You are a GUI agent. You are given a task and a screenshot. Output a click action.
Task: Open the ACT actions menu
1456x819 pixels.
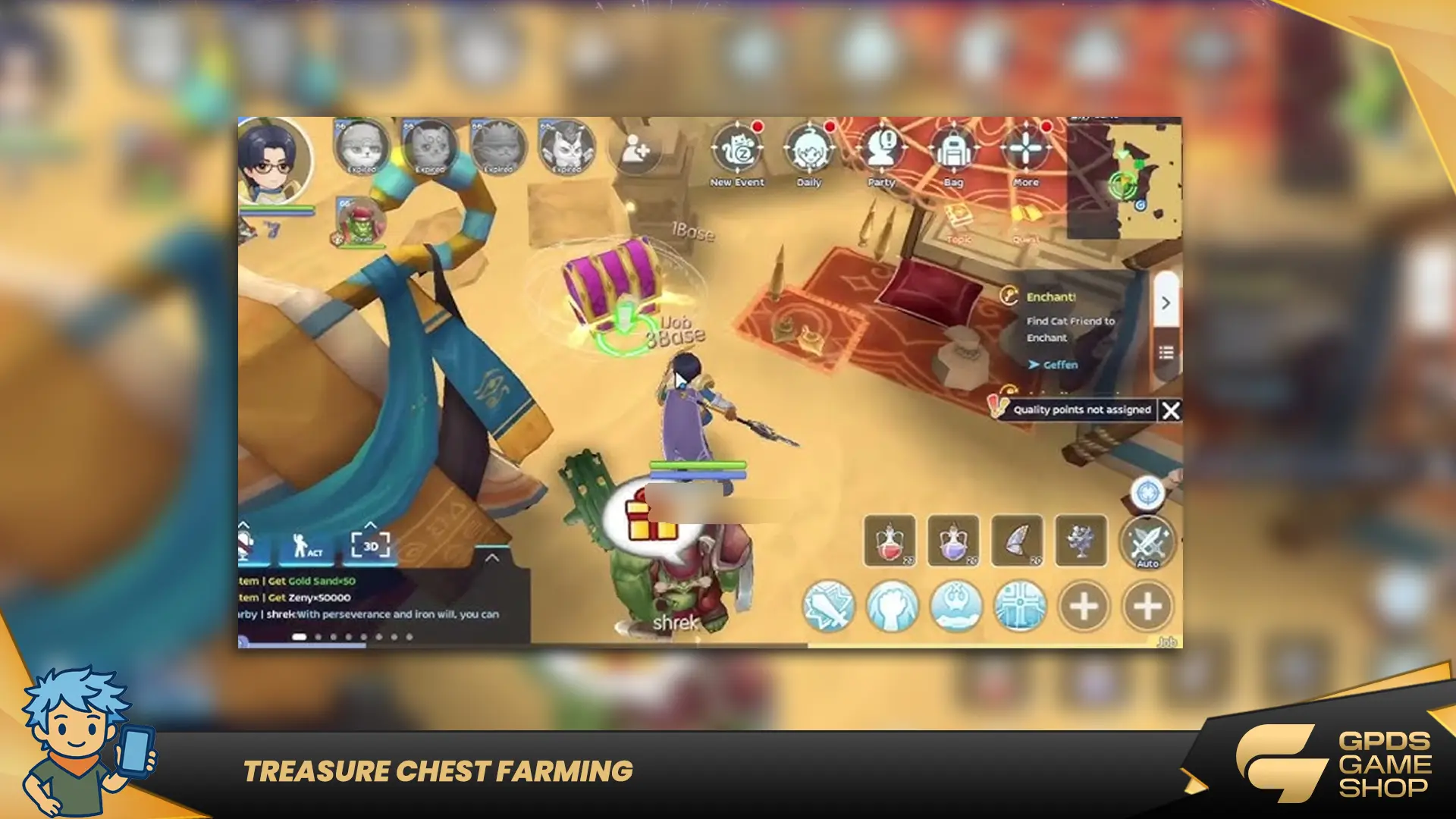(307, 545)
